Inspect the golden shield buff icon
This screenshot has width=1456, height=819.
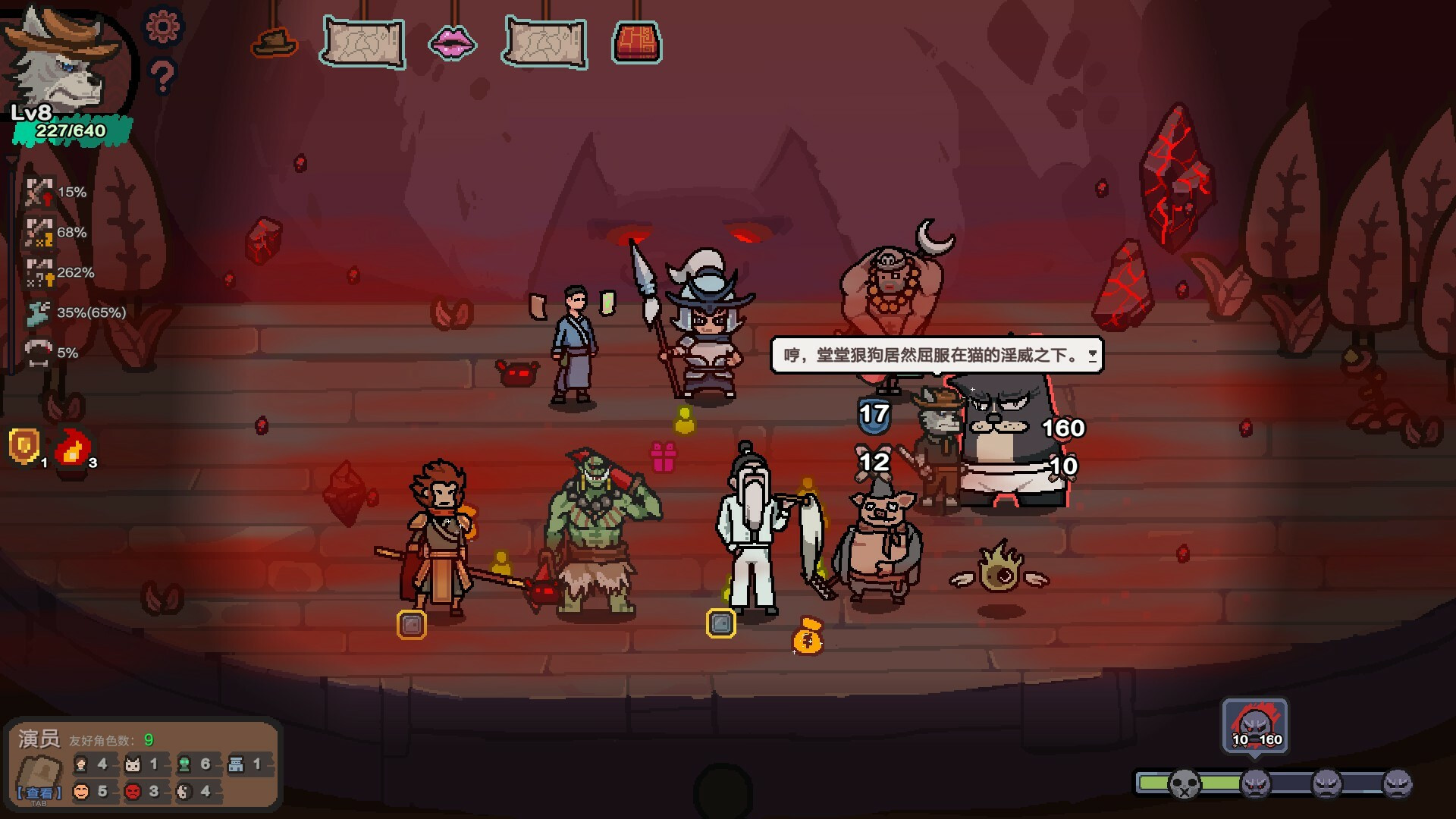[x=24, y=445]
